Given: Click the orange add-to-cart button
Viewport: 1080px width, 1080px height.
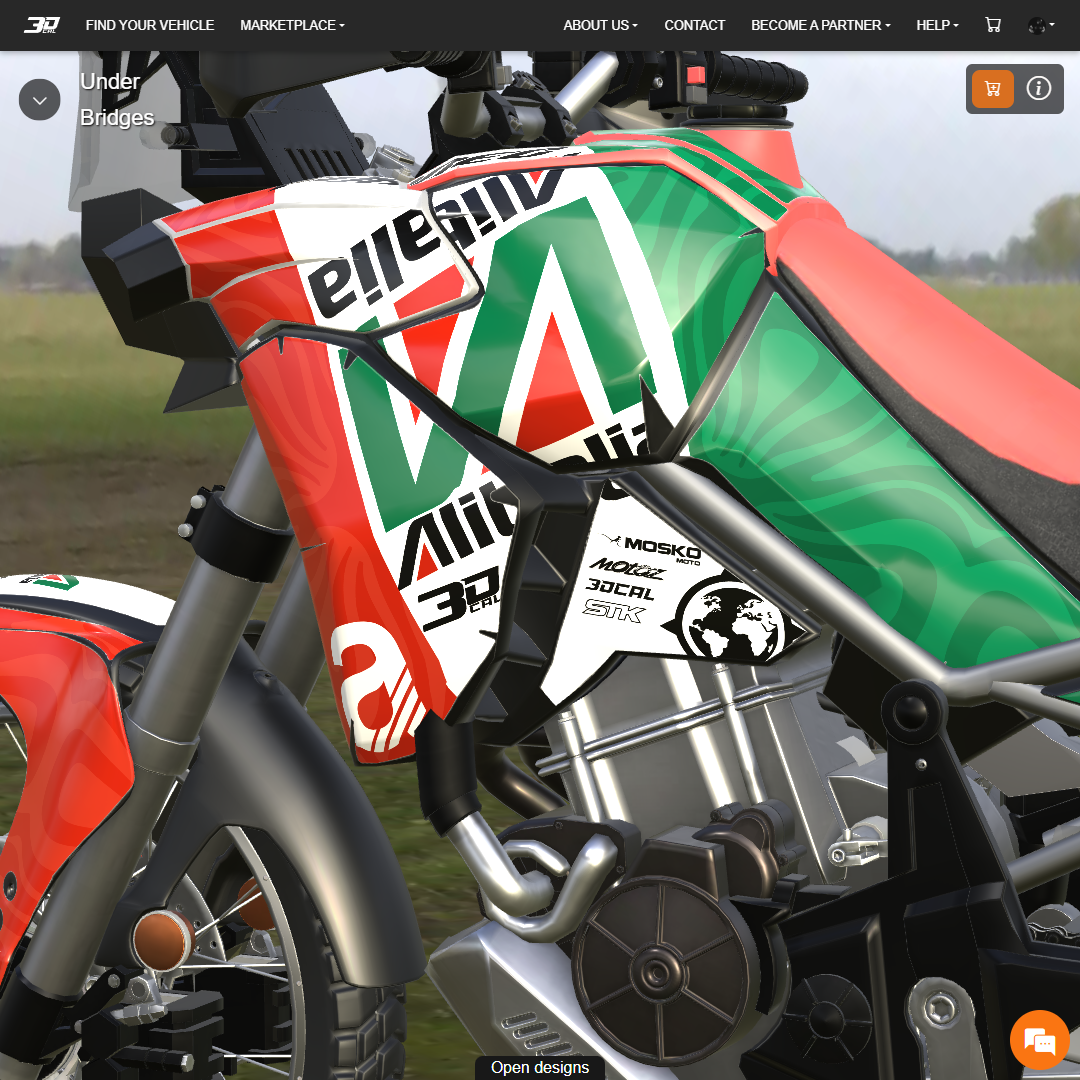Looking at the screenshot, I should coord(993,89).
